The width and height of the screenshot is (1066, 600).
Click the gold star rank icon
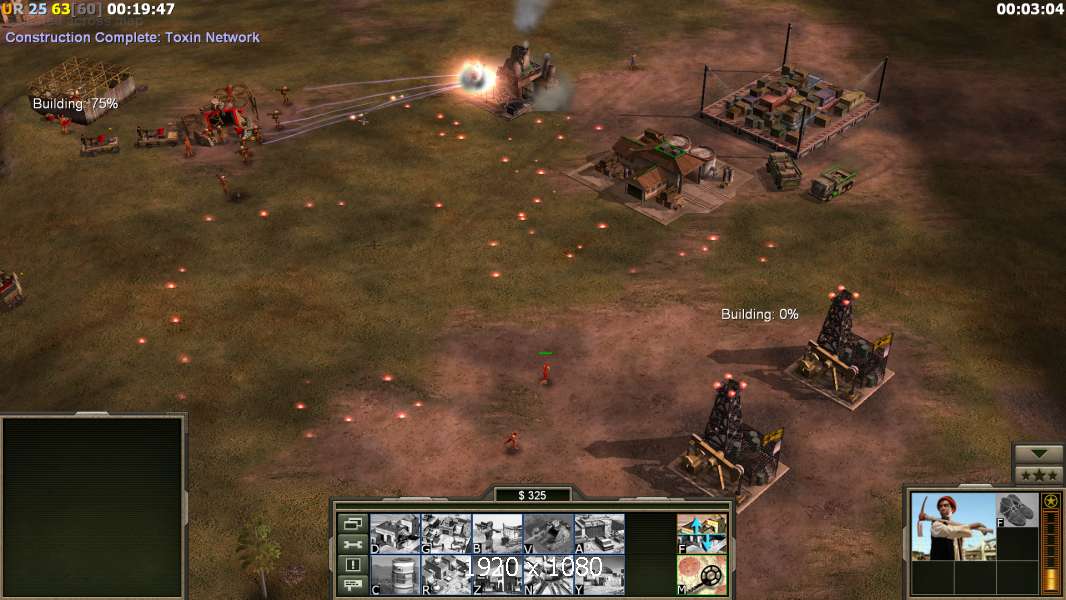1051,502
